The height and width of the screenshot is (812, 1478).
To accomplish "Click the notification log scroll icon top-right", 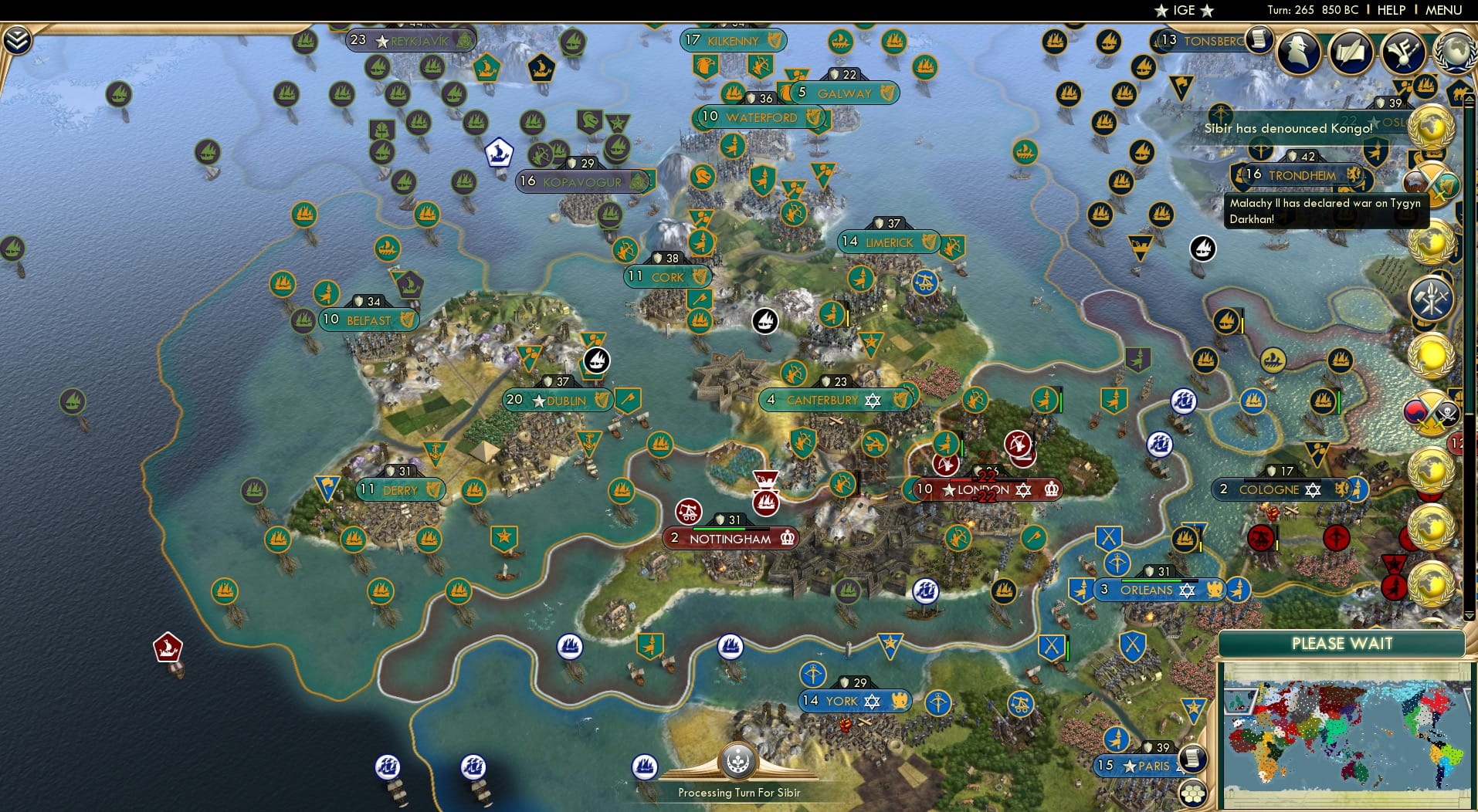I will coord(1258,39).
